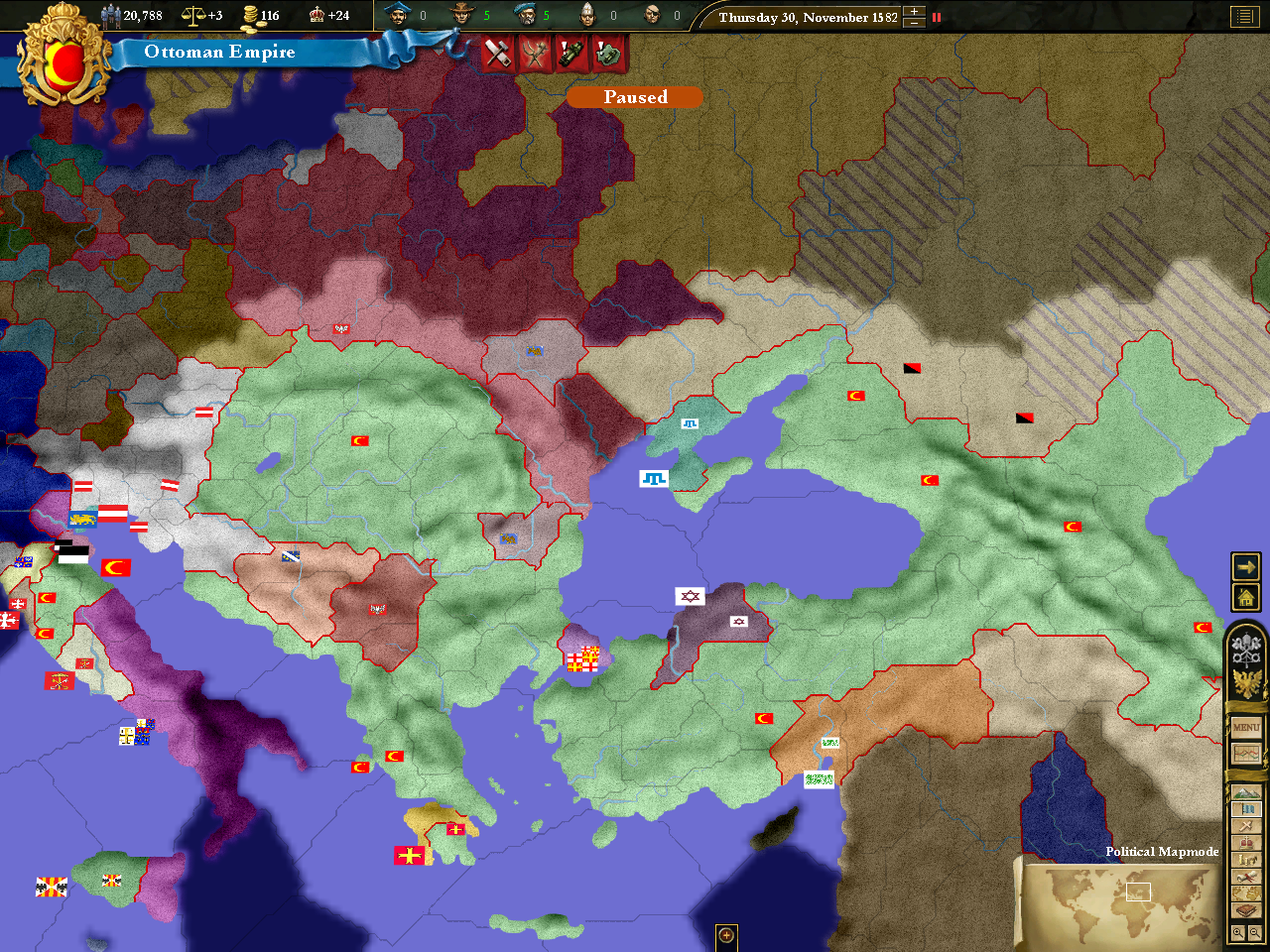The width and height of the screenshot is (1270, 952).
Task: Open the MENU button
Action: click(1246, 728)
